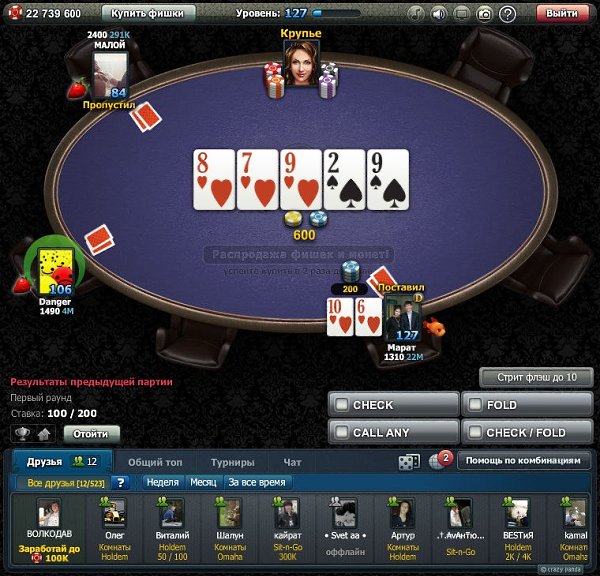Exit the table with Выйти

tap(563, 14)
